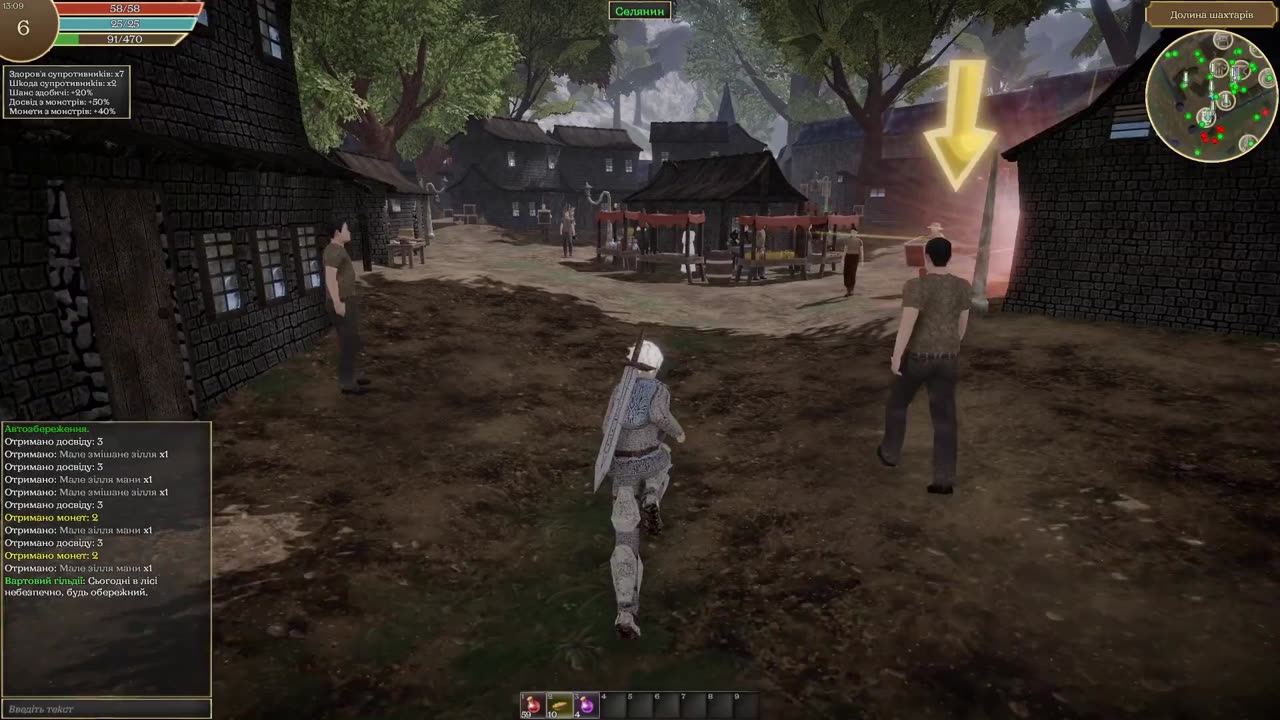Click the chat log panel
The width and height of the screenshot is (1280, 720).
[106, 558]
